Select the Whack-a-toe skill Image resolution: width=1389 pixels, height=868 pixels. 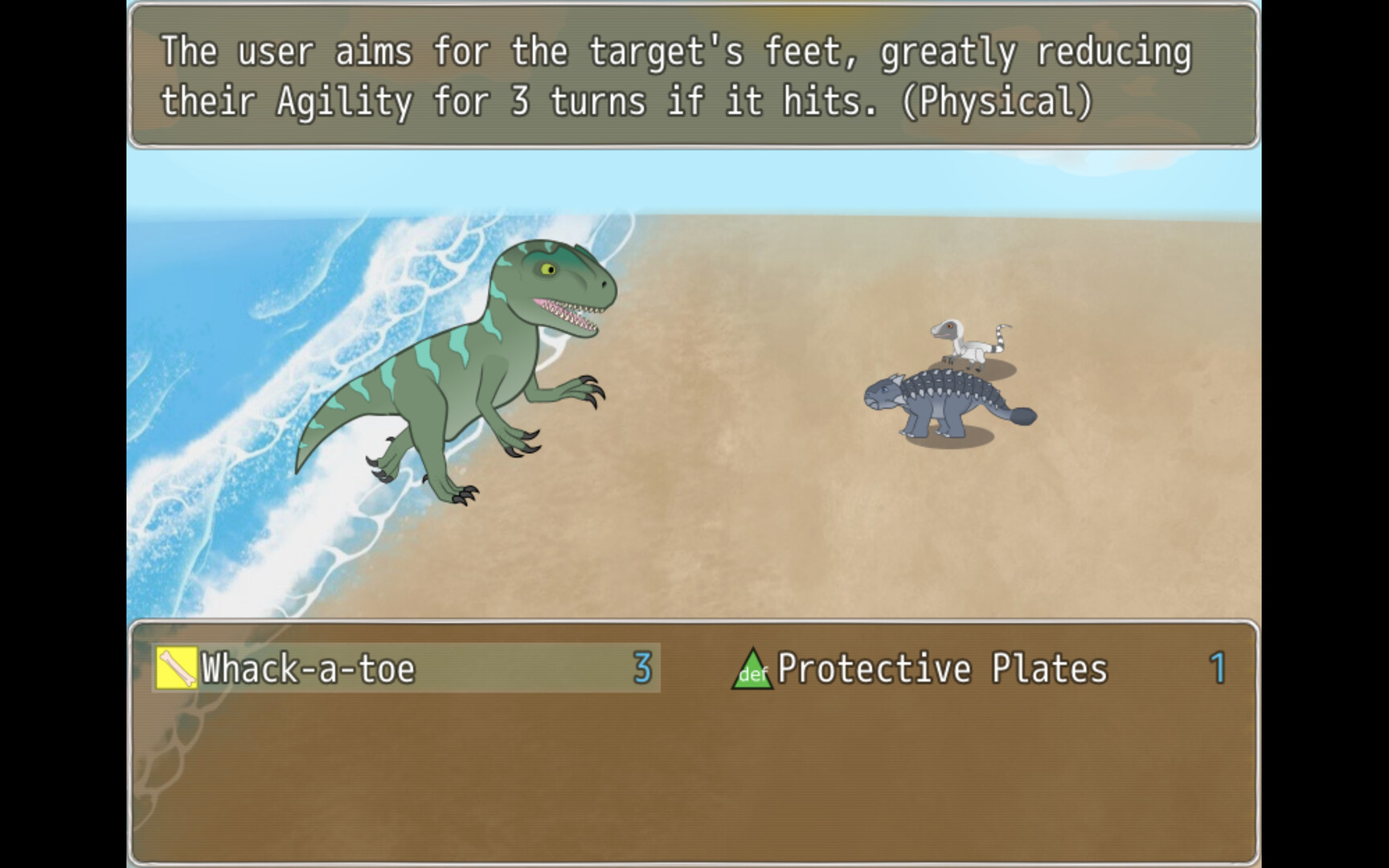(305, 669)
